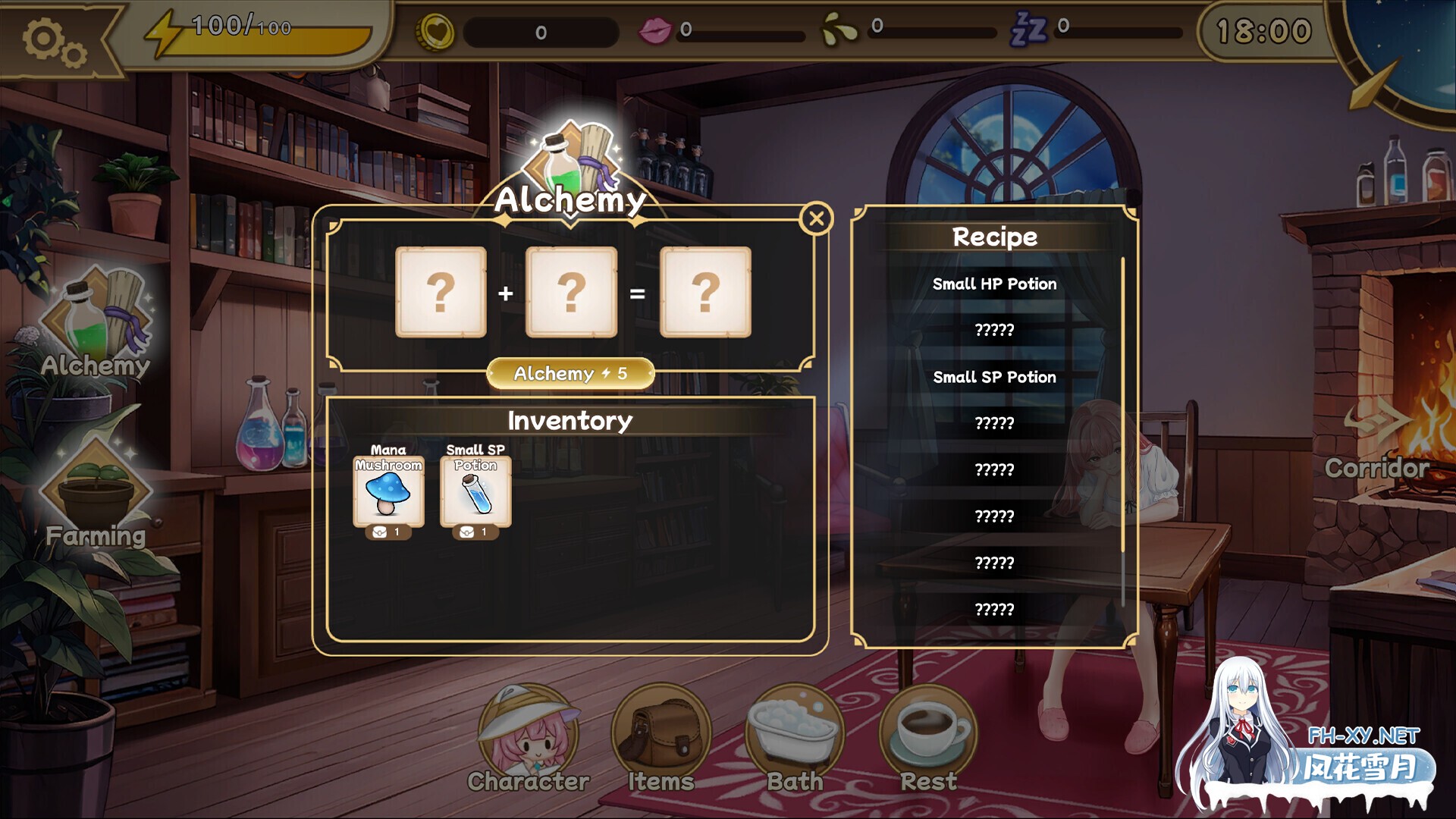1456x819 pixels.
Task: Close the Alchemy panel
Action: pyautogui.click(x=815, y=218)
